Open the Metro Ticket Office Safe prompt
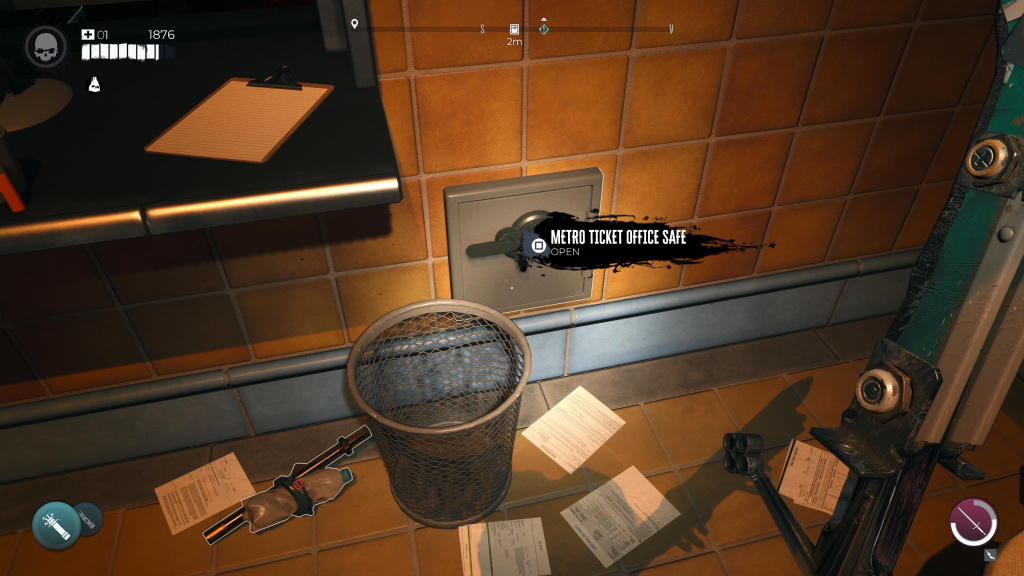 coord(538,245)
